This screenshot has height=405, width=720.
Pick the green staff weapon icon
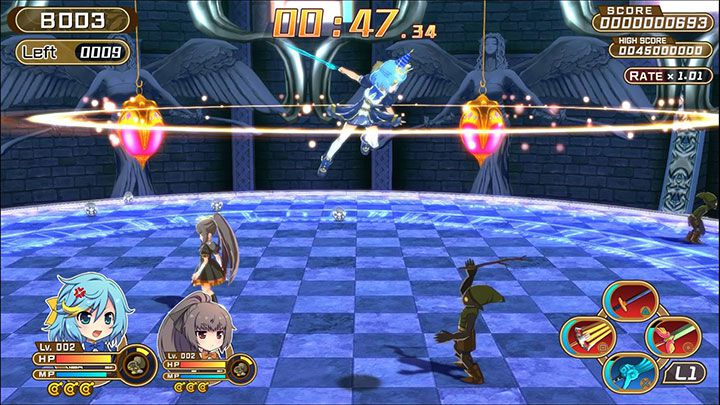(x=672, y=336)
